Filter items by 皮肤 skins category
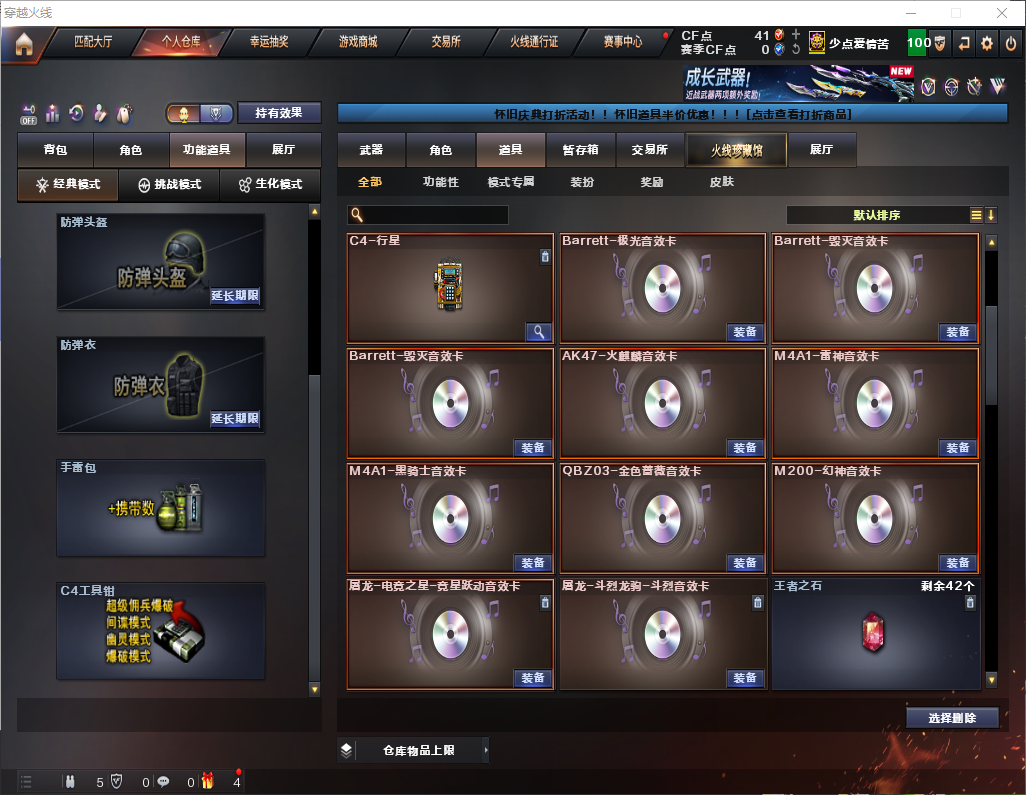Viewport: 1026px width, 795px height. [x=721, y=182]
